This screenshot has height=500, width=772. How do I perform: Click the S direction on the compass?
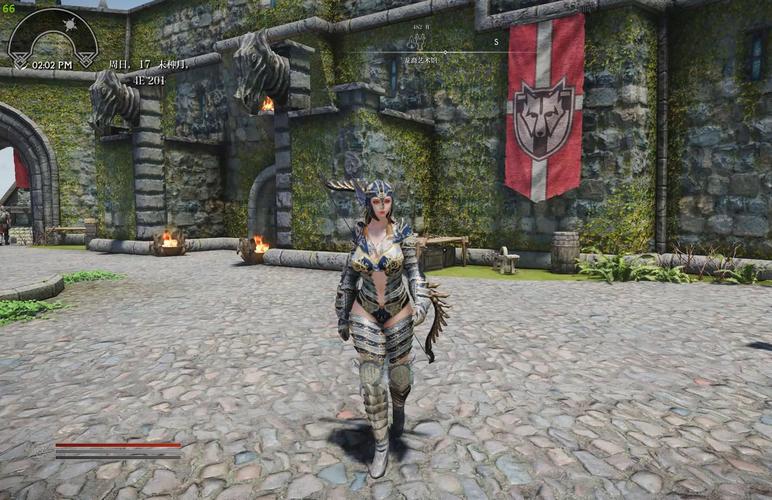(x=494, y=42)
